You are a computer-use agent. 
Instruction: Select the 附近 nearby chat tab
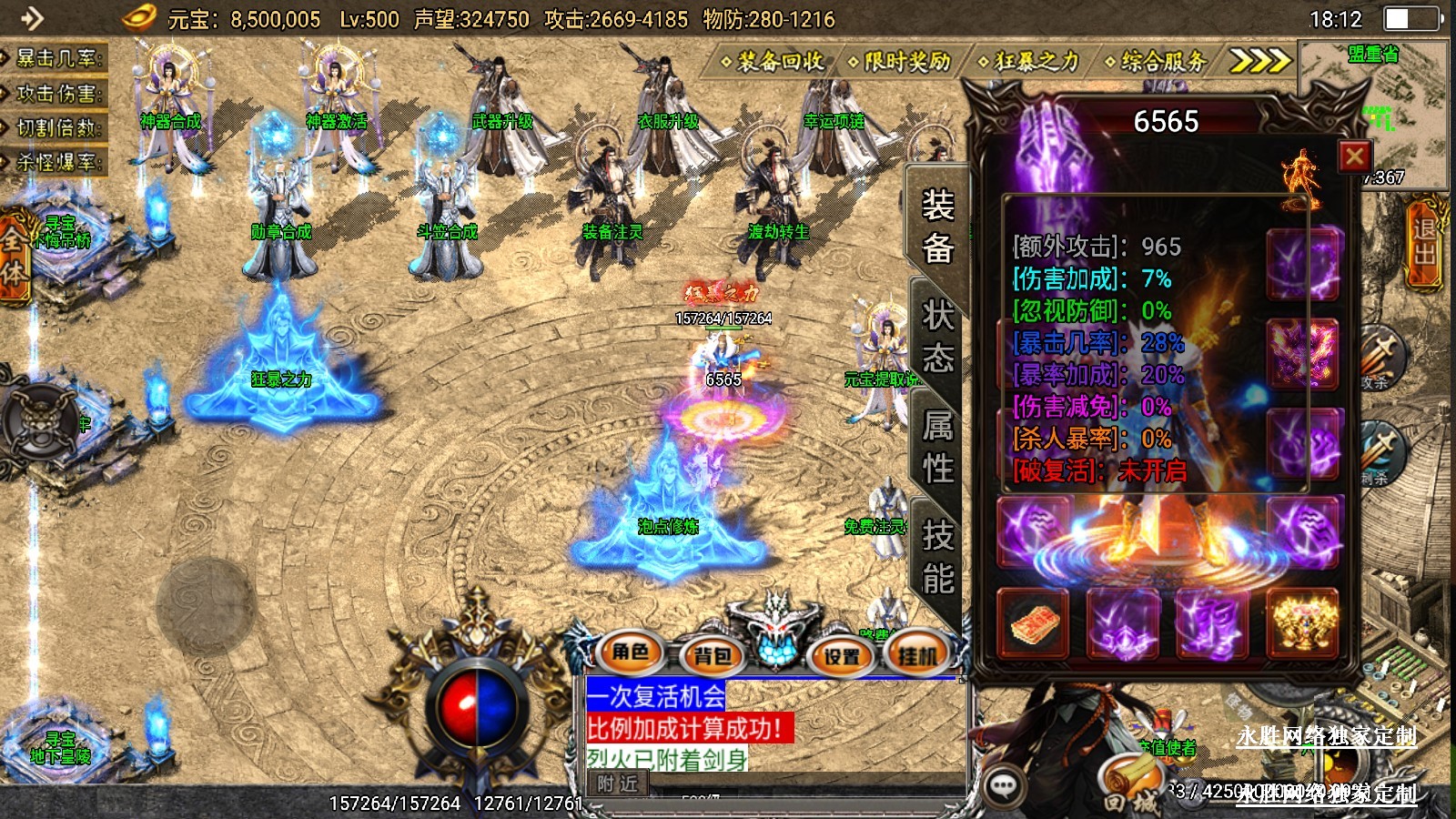[x=619, y=784]
